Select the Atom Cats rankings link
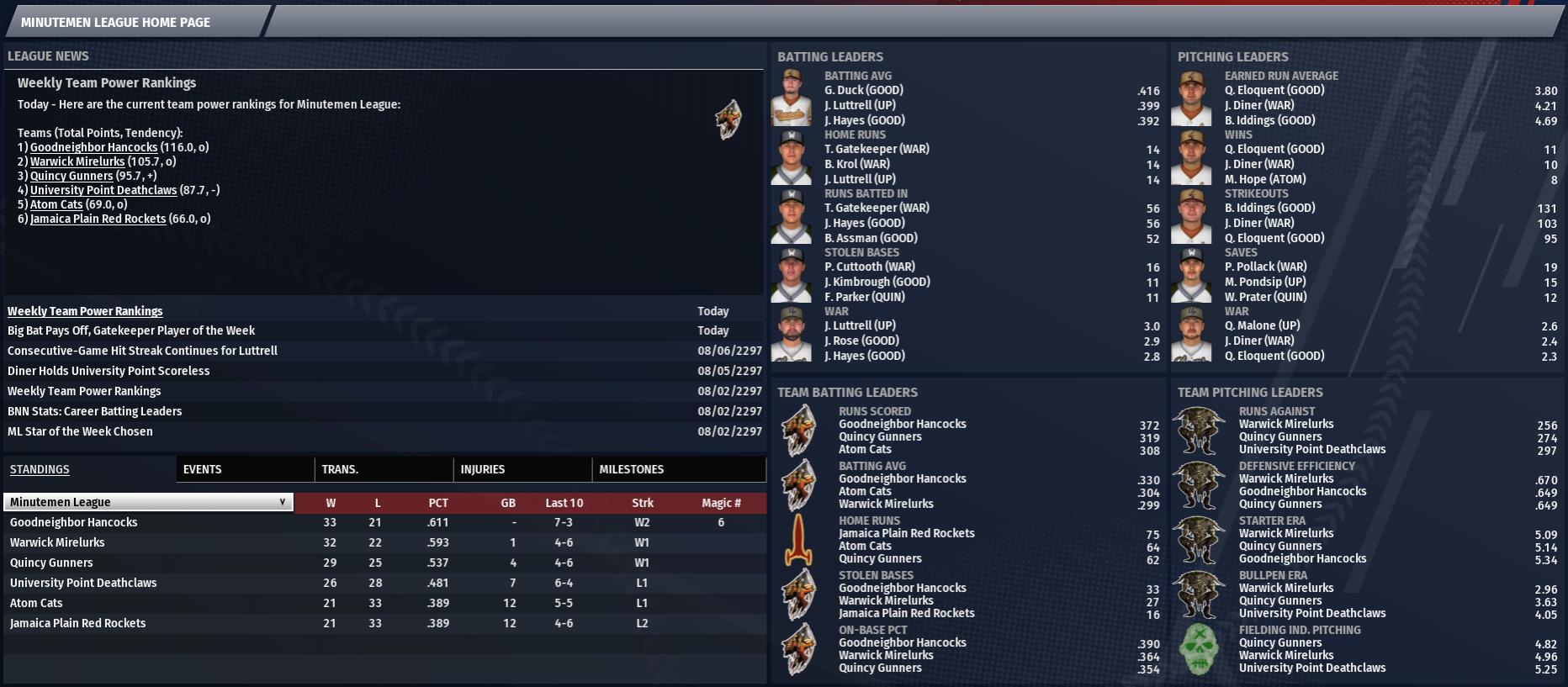This screenshot has width=1568, height=687. pos(56,204)
